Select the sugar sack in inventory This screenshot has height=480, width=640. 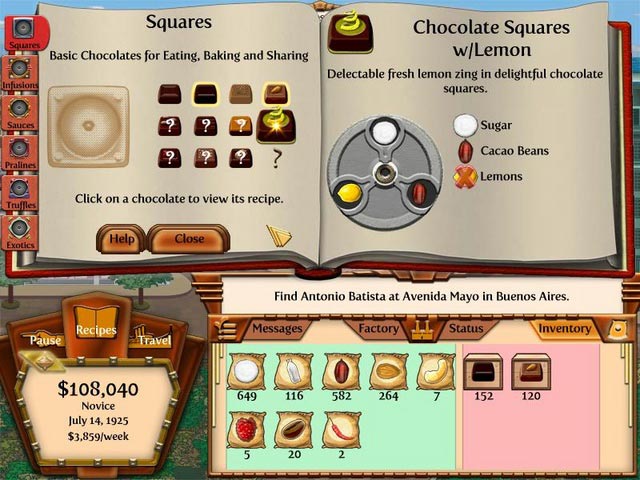[245, 372]
